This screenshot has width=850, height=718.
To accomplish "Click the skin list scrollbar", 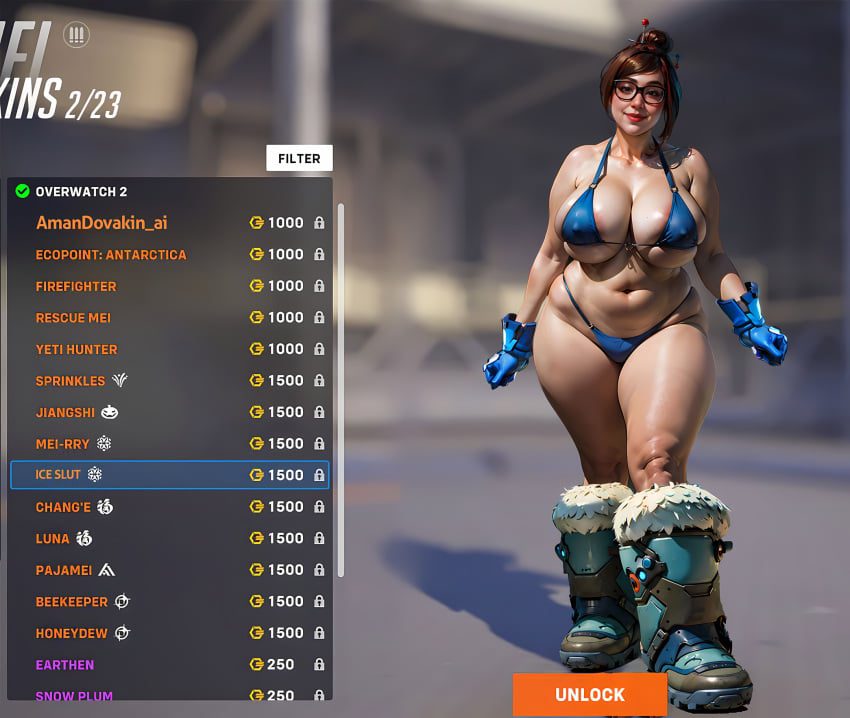I will (x=341, y=390).
